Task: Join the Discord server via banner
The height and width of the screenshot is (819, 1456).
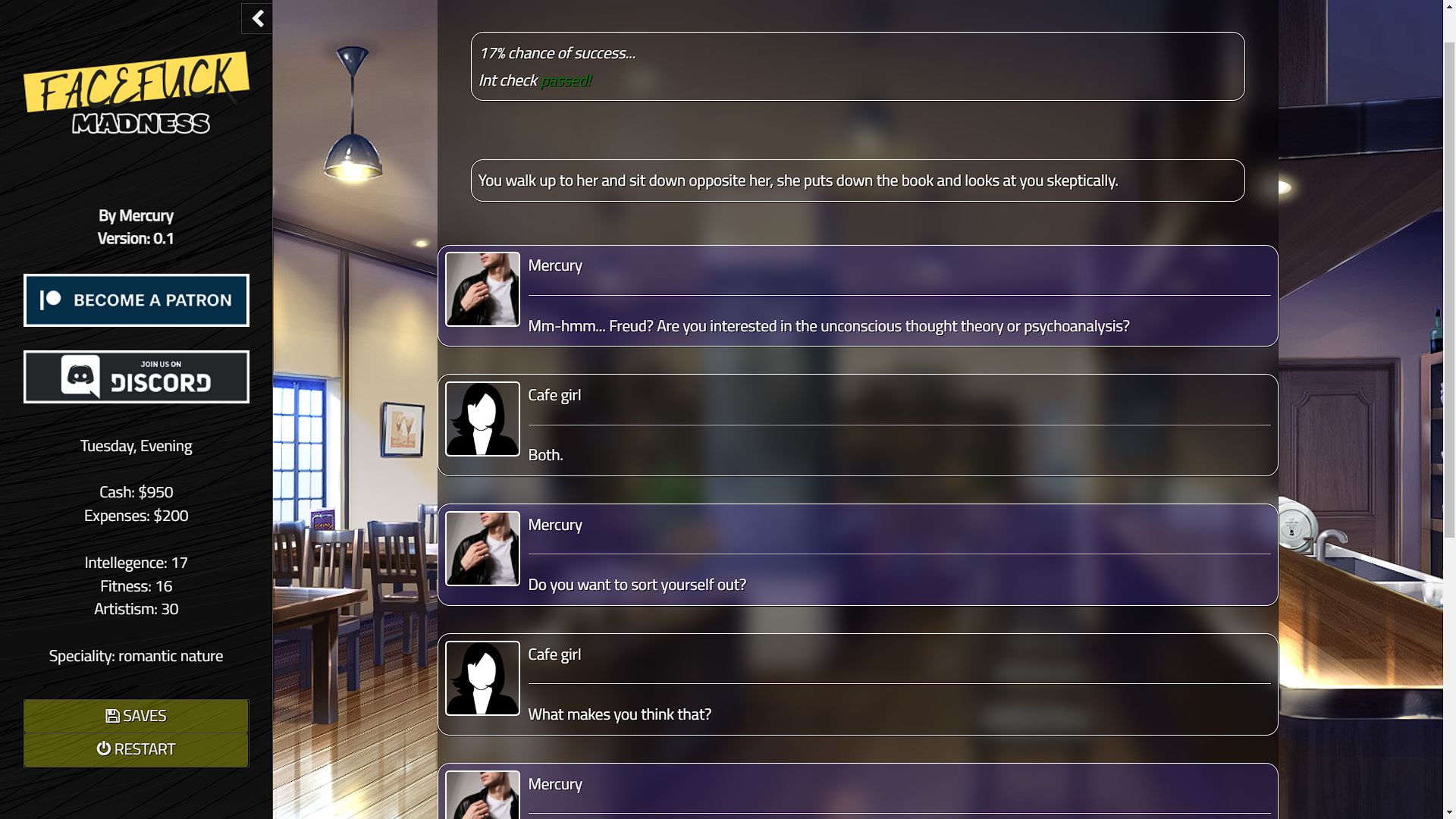Action: (136, 377)
